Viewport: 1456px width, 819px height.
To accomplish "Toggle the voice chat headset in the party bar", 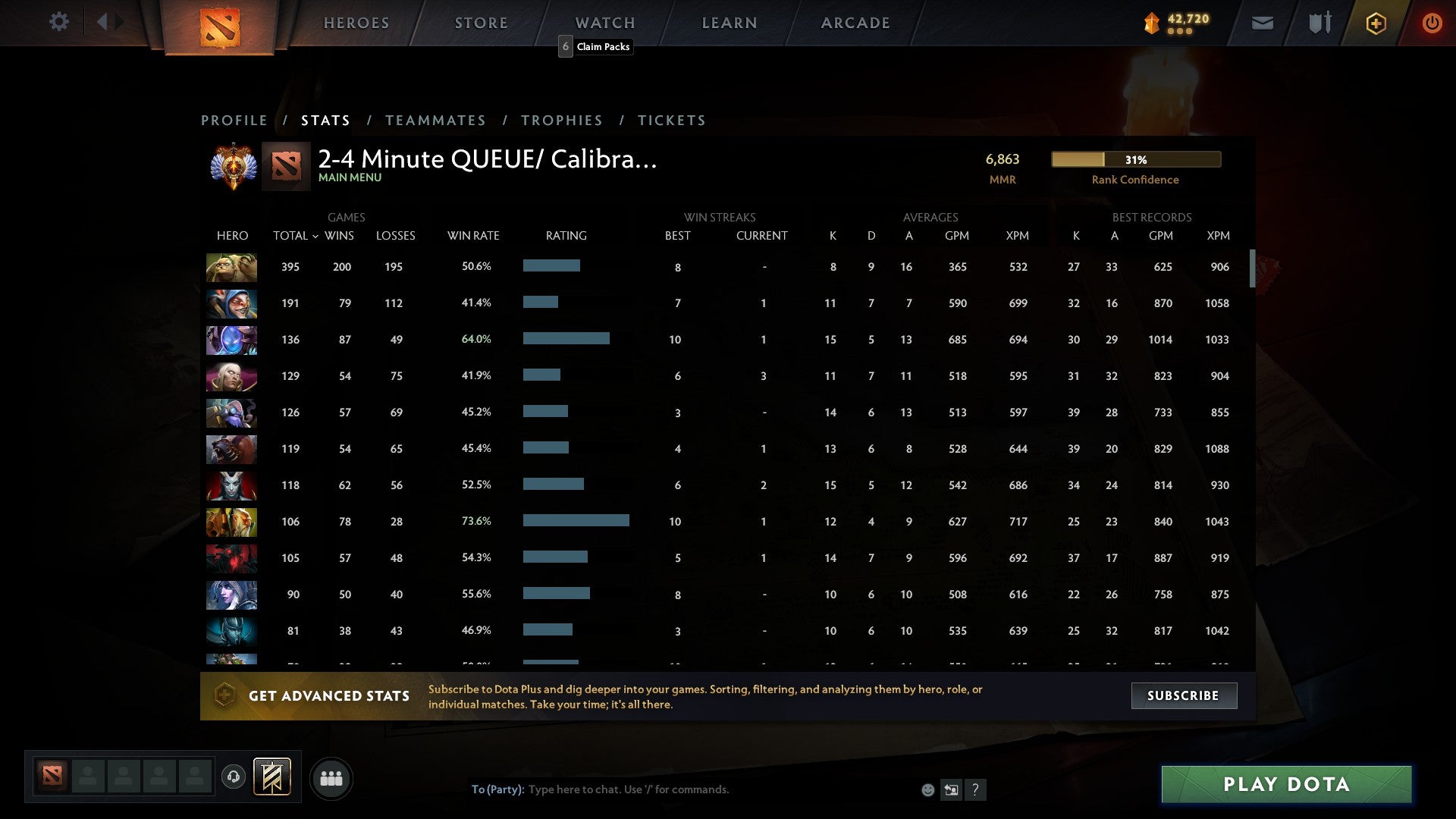I will point(234,777).
